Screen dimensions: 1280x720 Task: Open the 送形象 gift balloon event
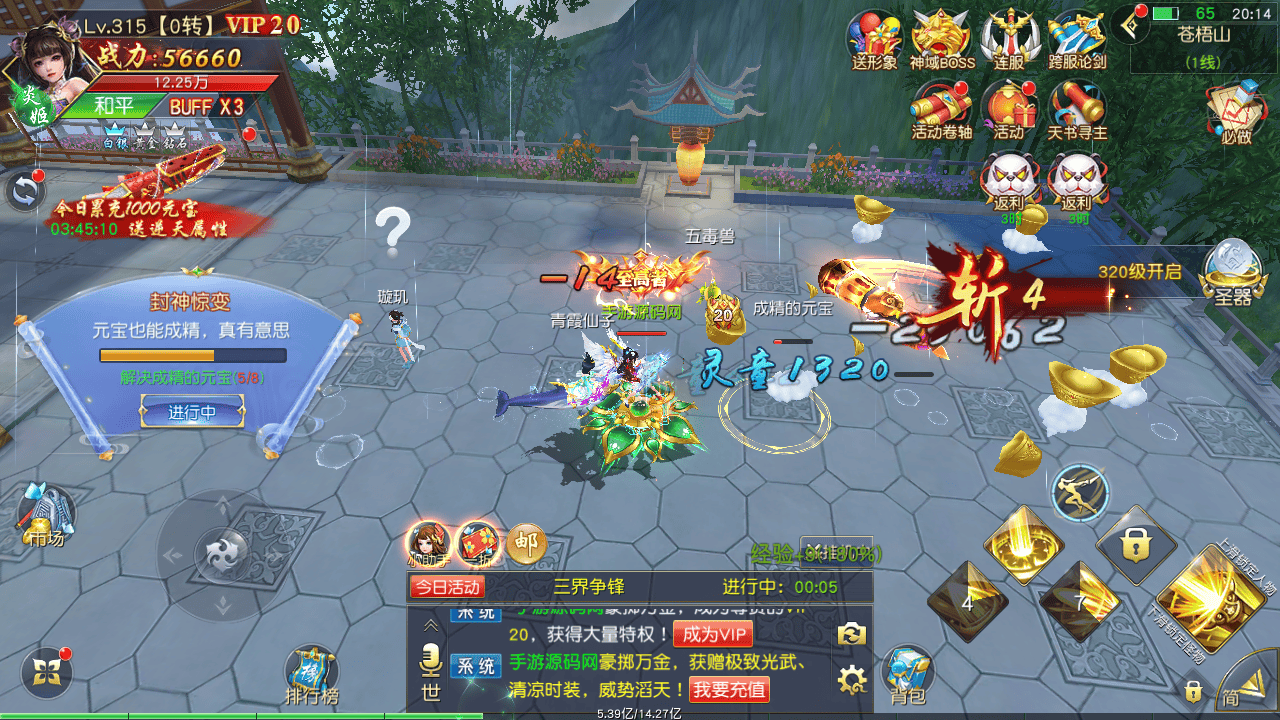[874, 38]
